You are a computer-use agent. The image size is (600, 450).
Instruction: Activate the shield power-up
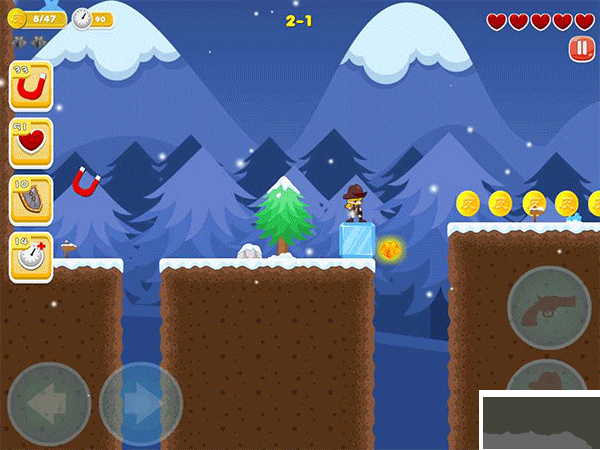[31, 201]
